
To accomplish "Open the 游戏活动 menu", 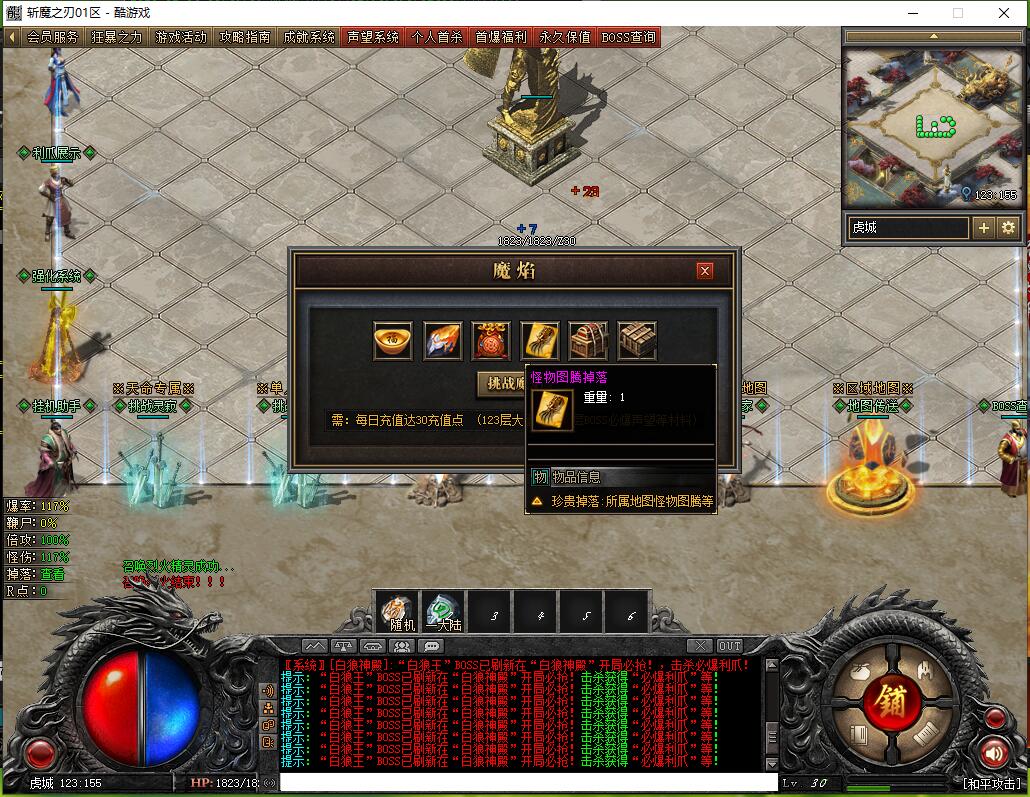I will 181,37.
